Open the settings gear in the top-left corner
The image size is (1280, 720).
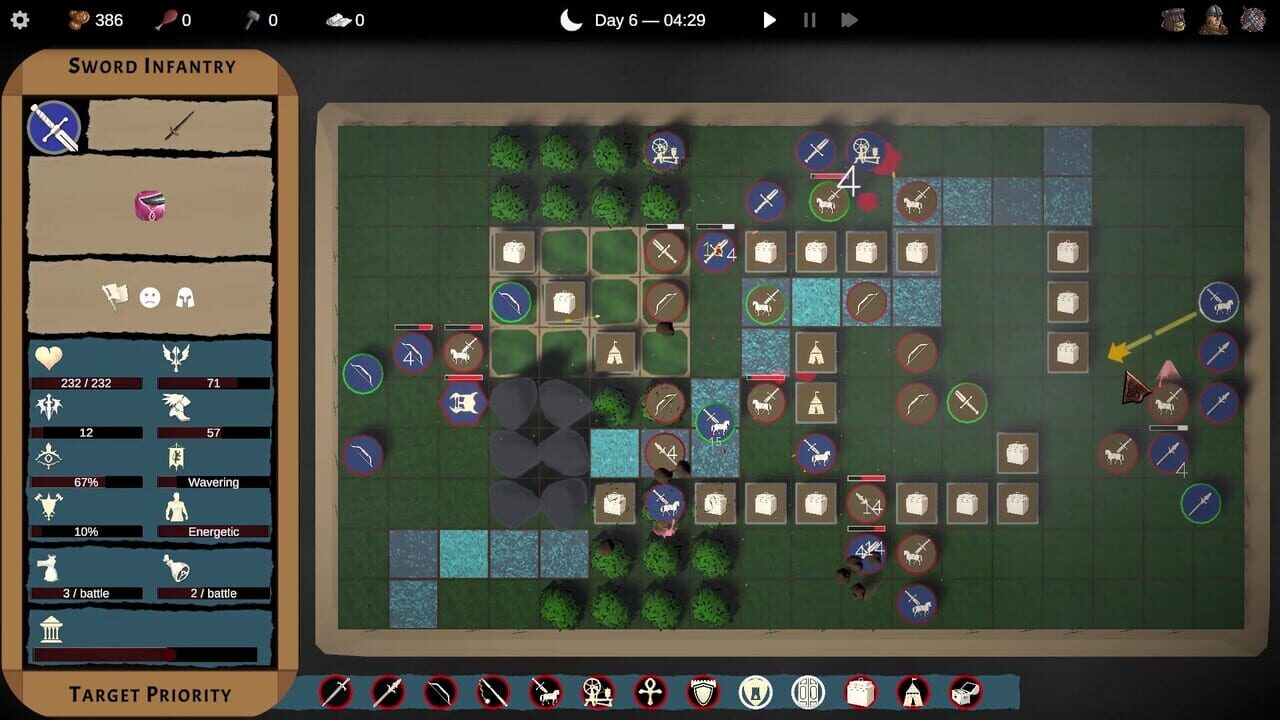tap(20, 19)
